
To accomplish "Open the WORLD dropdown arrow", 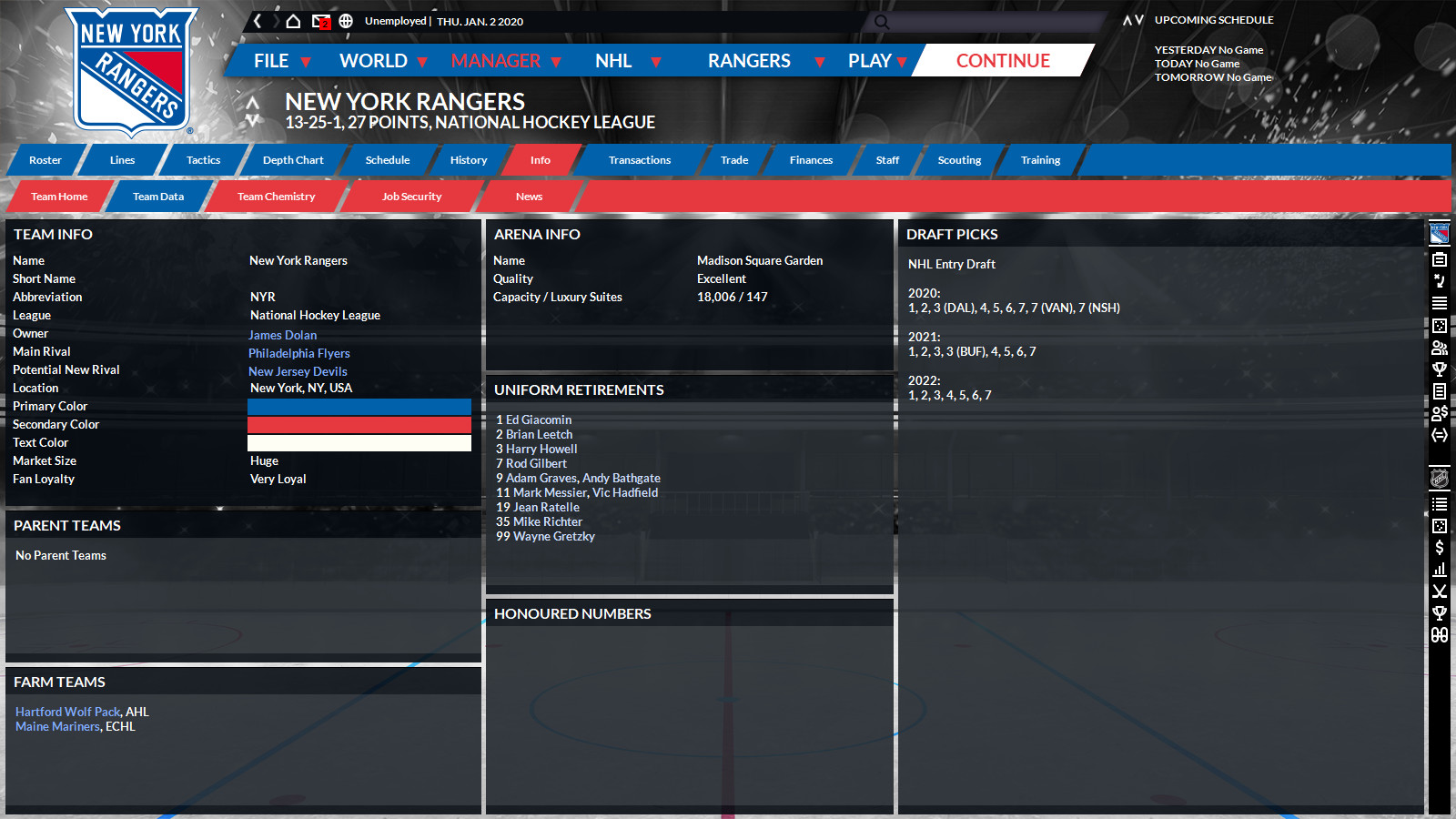I will (x=422, y=63).
